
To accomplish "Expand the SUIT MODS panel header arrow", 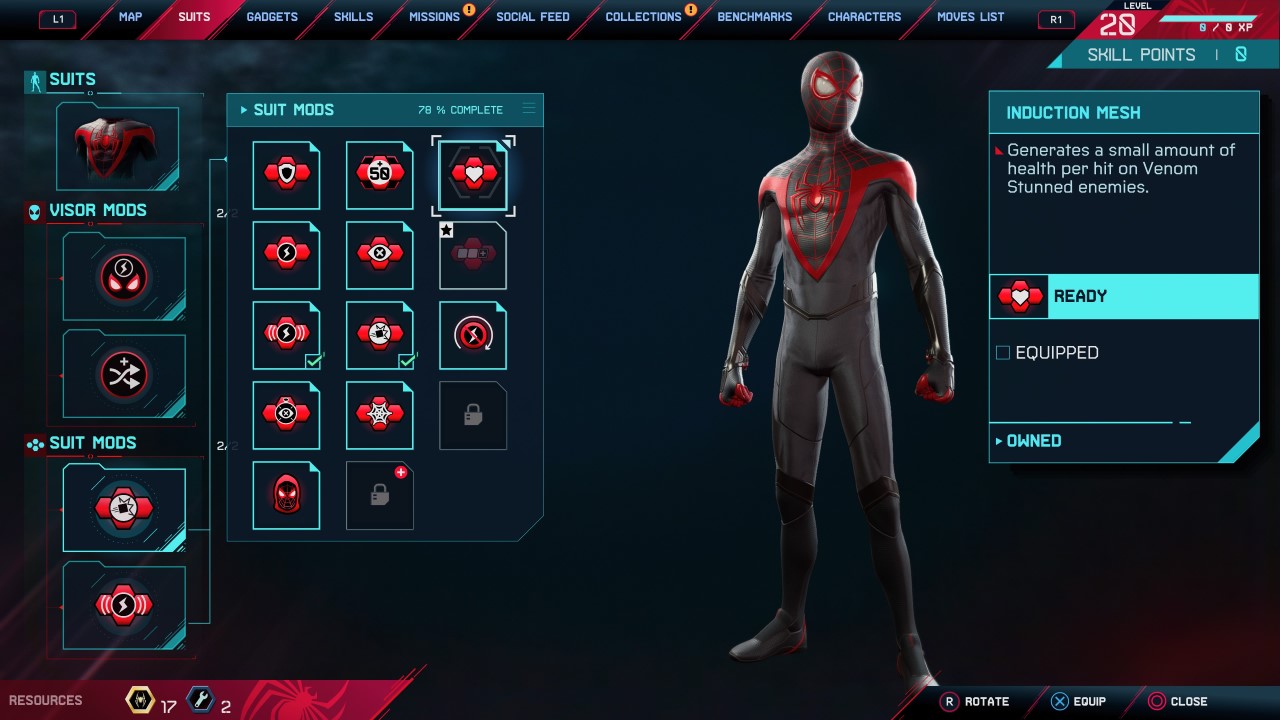I will tap(243, 110).
